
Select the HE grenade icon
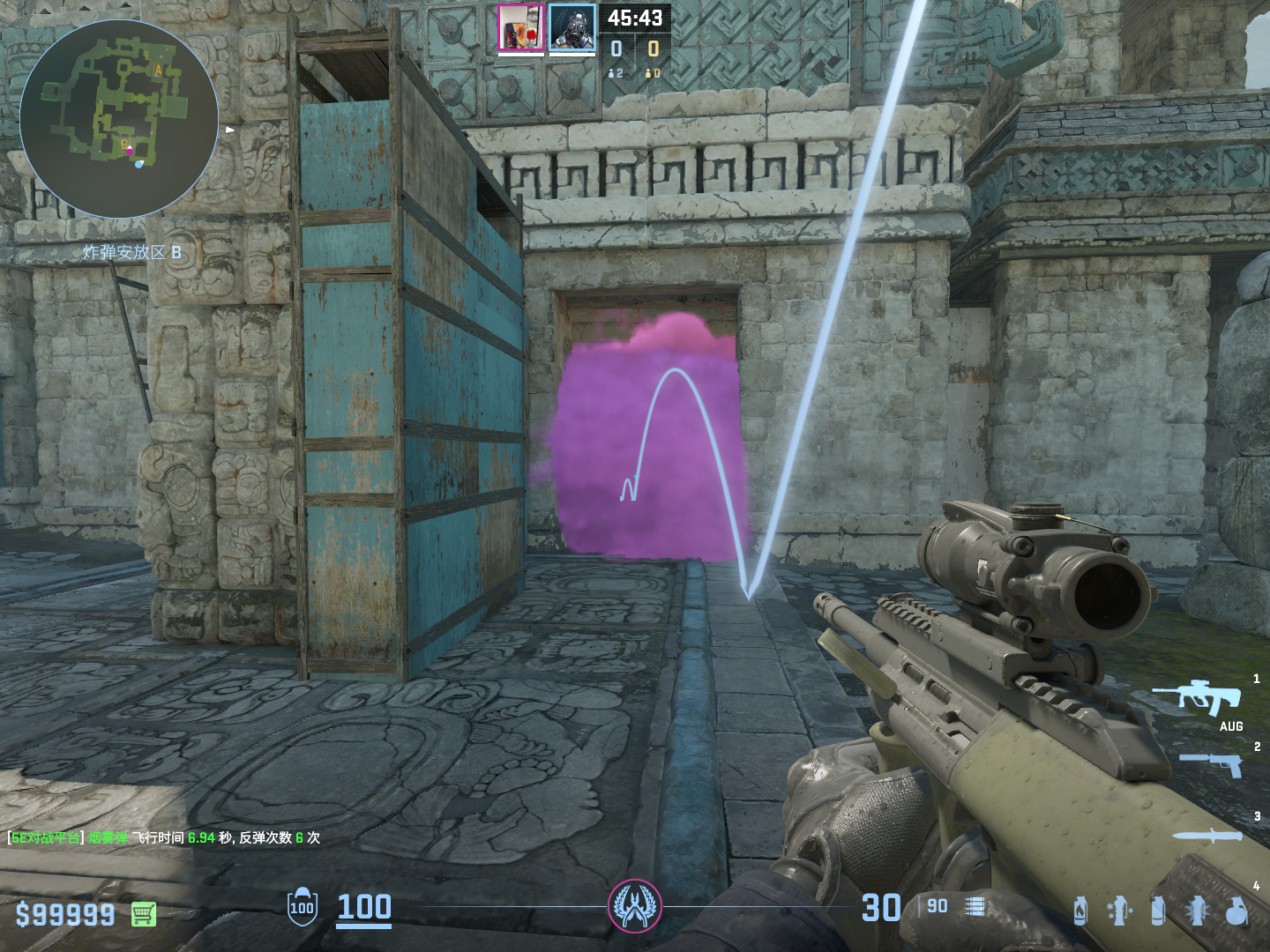[1236, 911]
